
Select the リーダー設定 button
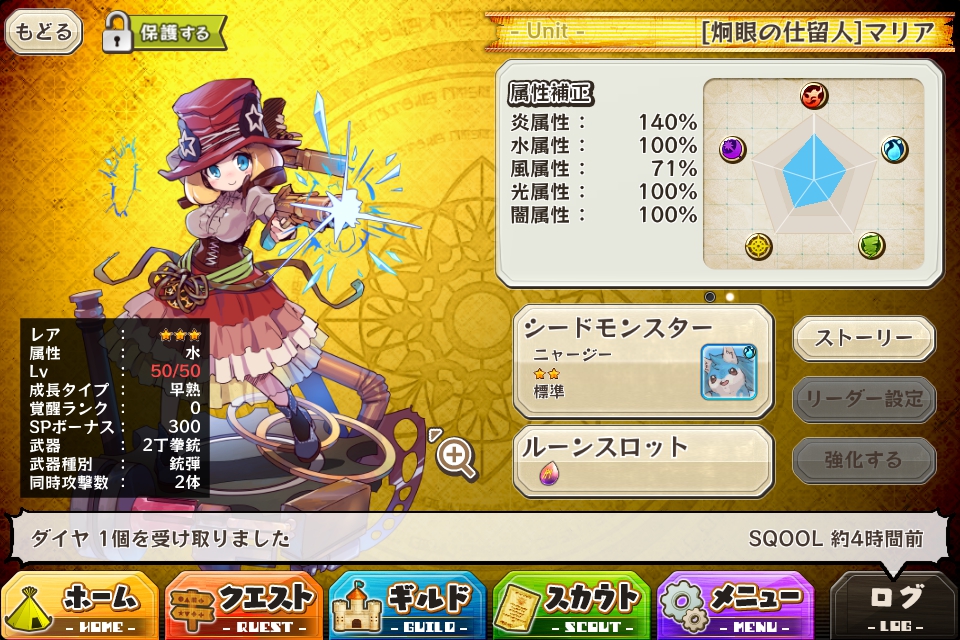(864, 400)
